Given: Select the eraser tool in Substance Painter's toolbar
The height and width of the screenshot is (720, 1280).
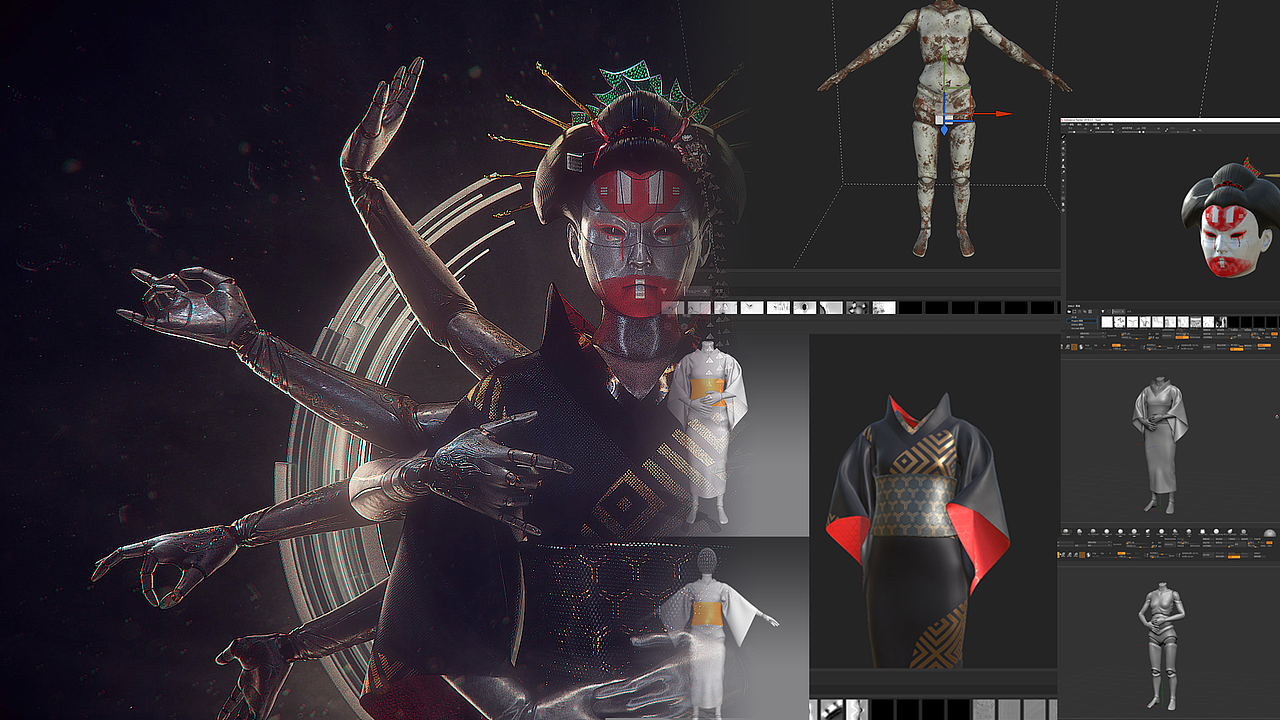Looking at the screenshot, I should [x=1063, y=142].
